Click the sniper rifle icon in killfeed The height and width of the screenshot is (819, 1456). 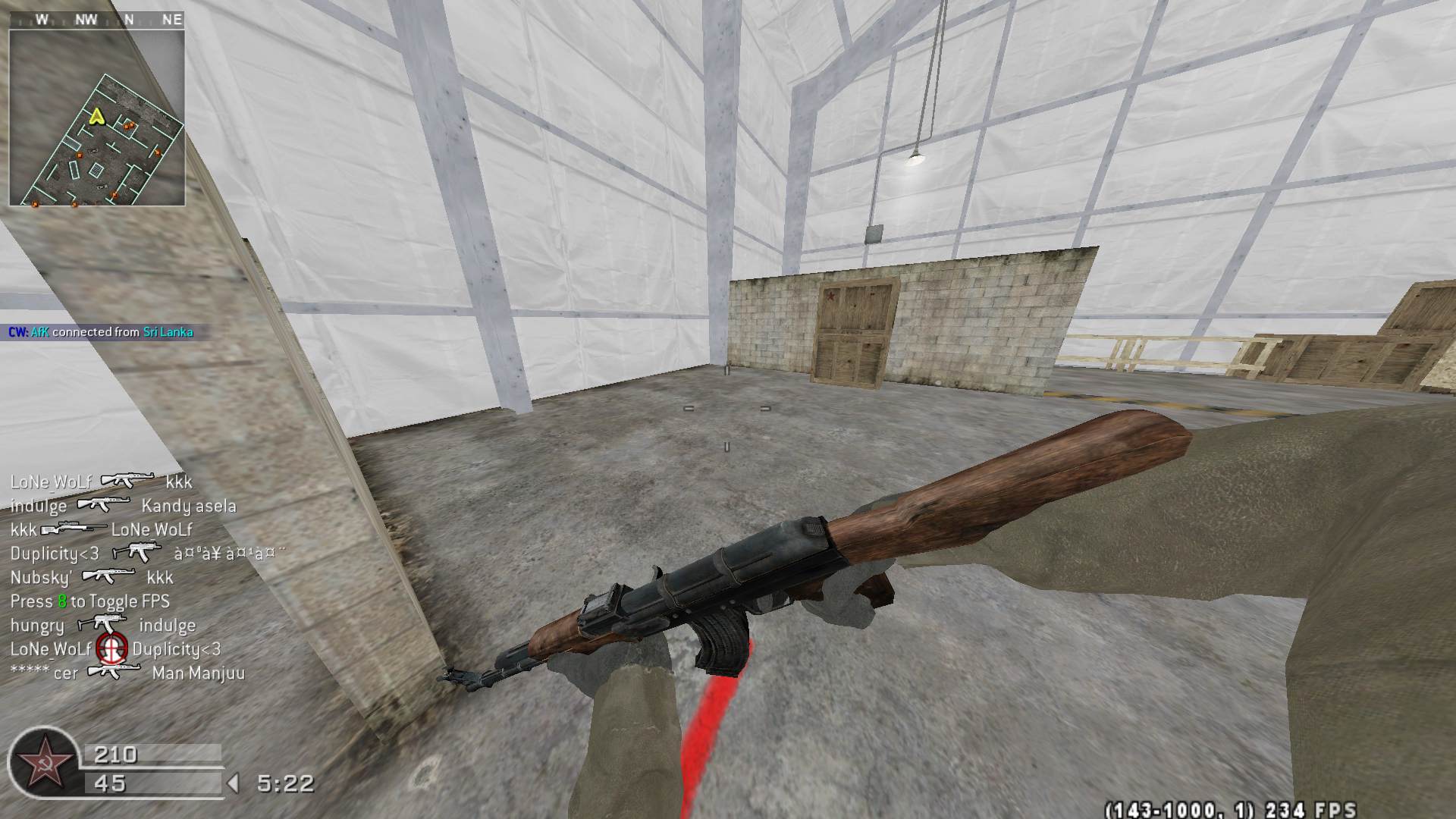click(74, 529)
